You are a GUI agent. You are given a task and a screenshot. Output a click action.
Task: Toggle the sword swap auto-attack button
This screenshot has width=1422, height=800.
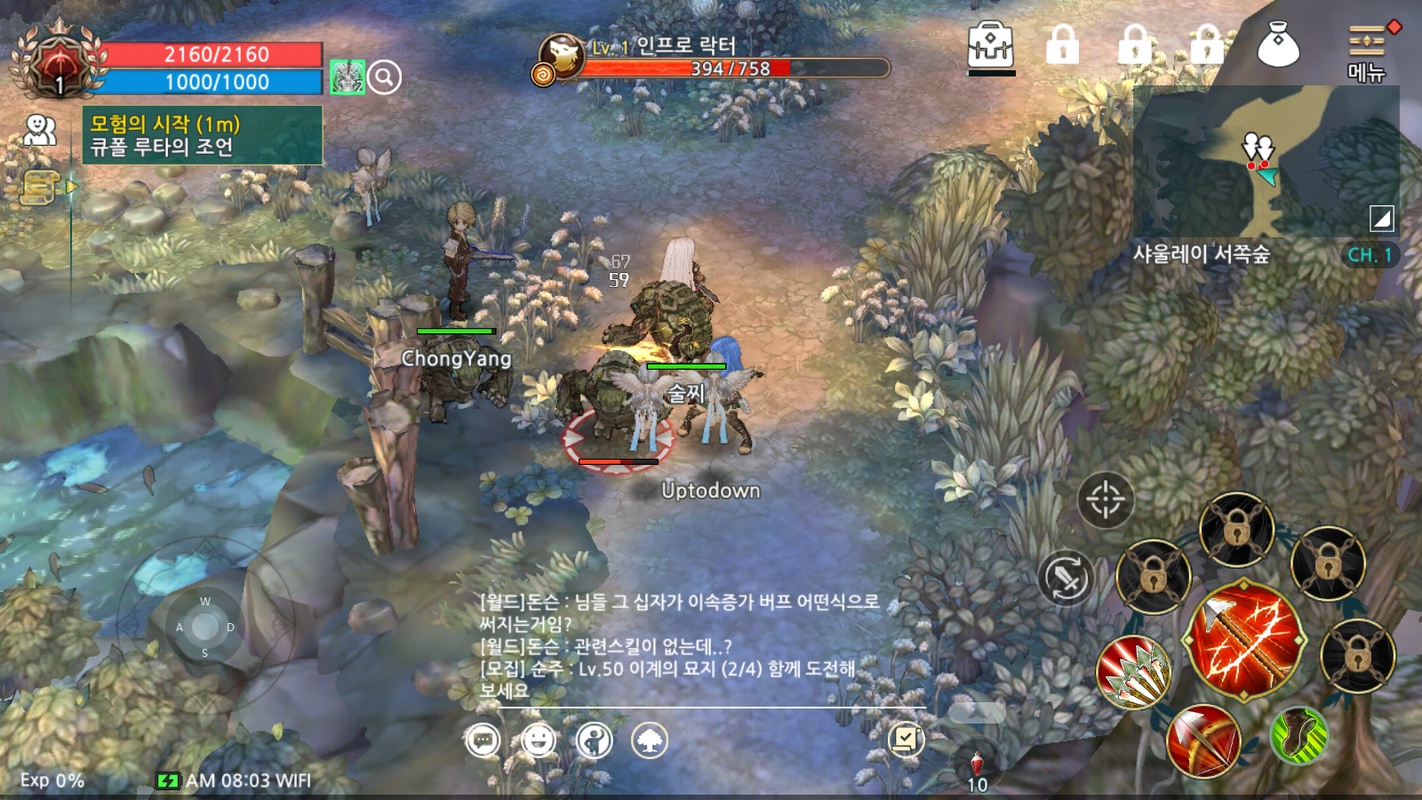1066,578
